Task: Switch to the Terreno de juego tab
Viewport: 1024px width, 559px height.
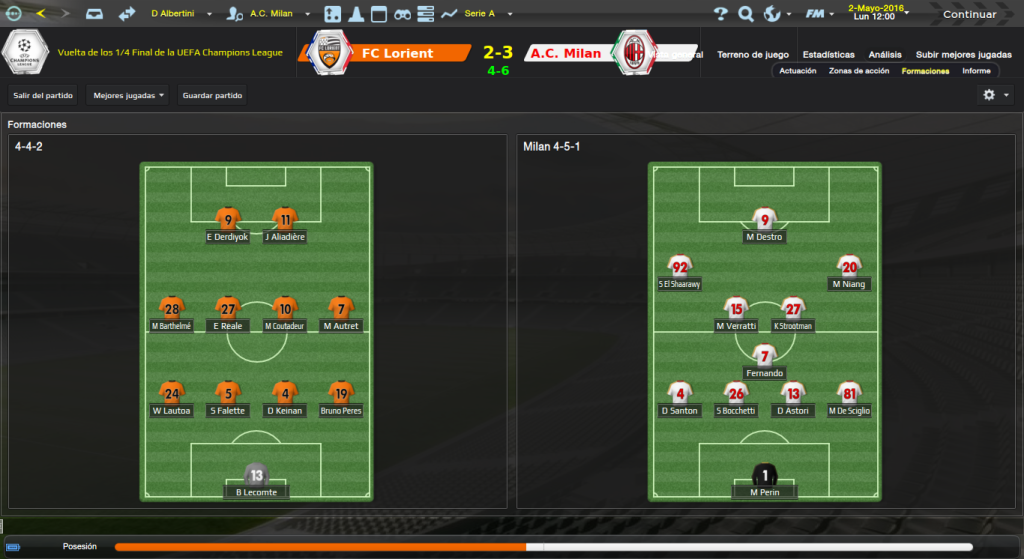Action: pos(753,54)
